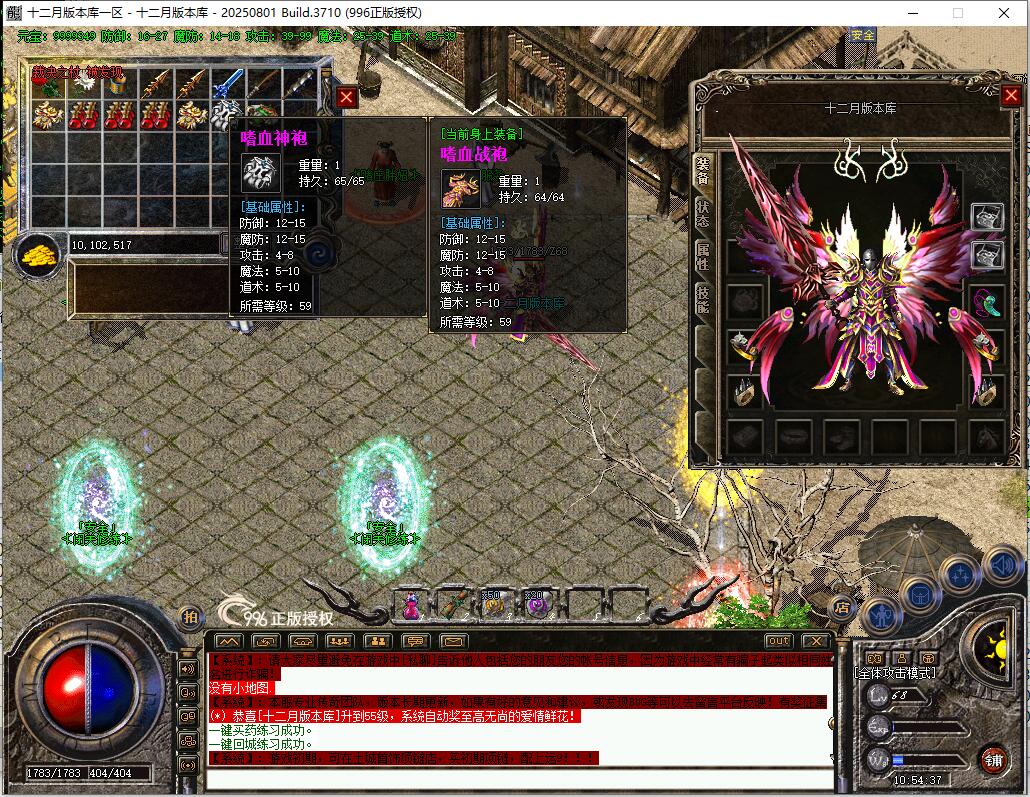This screenshot has height=797, width=1030.
Task: Close the inventory bag window
Action: [x=346, y=97]
